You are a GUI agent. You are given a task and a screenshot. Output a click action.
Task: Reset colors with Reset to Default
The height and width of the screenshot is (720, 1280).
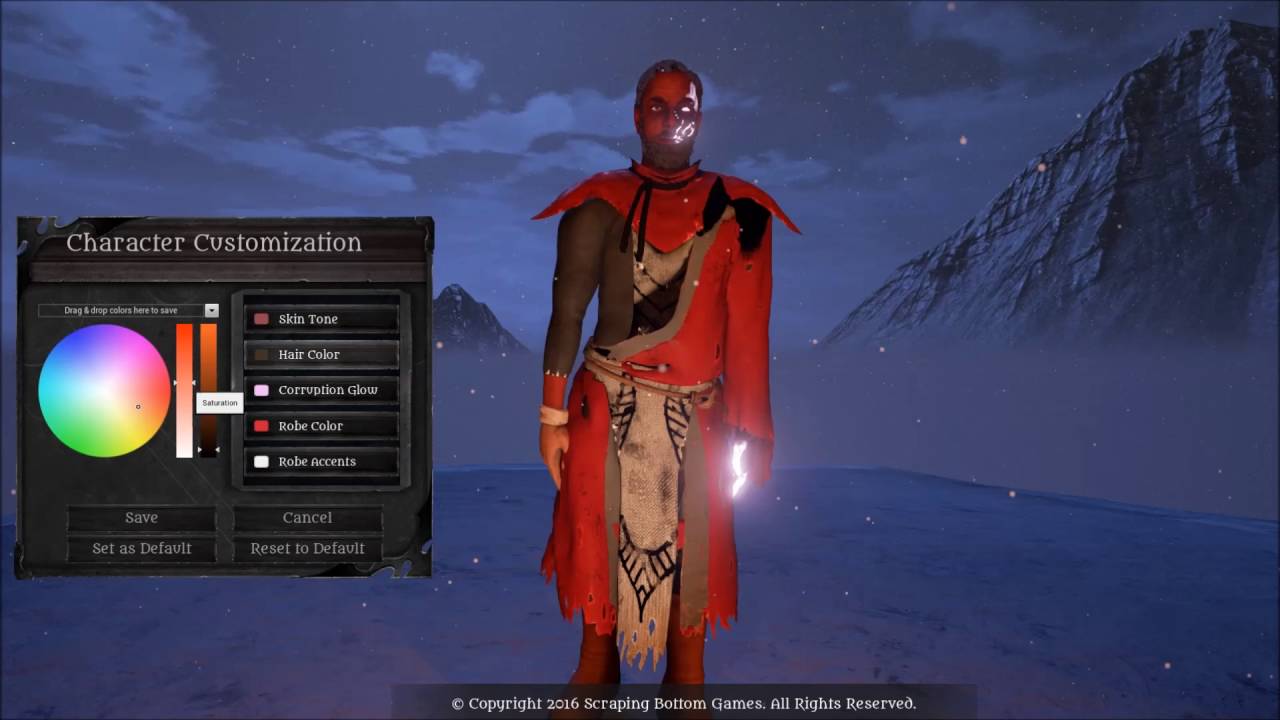tap(307, 548)
